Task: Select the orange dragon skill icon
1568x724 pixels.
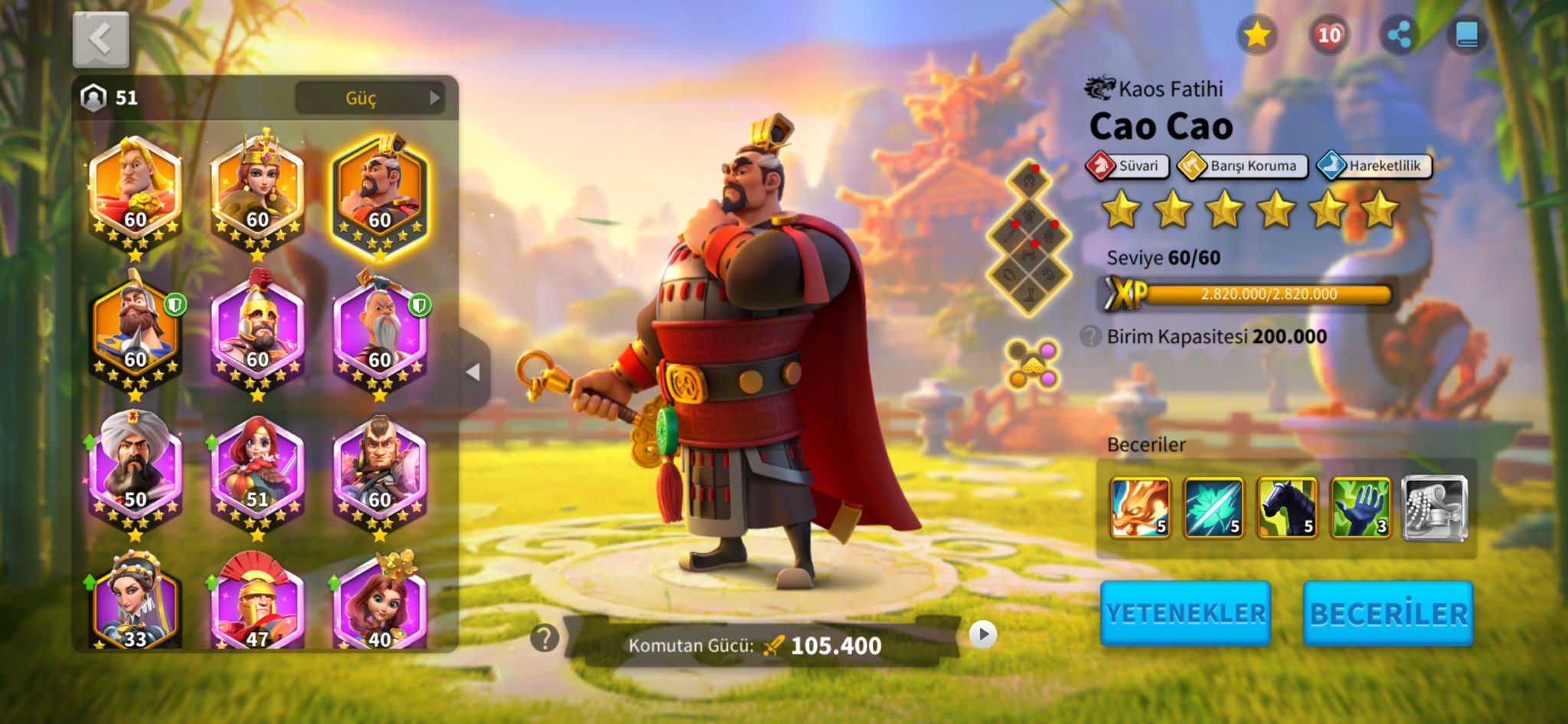Action: (1140, 507)
